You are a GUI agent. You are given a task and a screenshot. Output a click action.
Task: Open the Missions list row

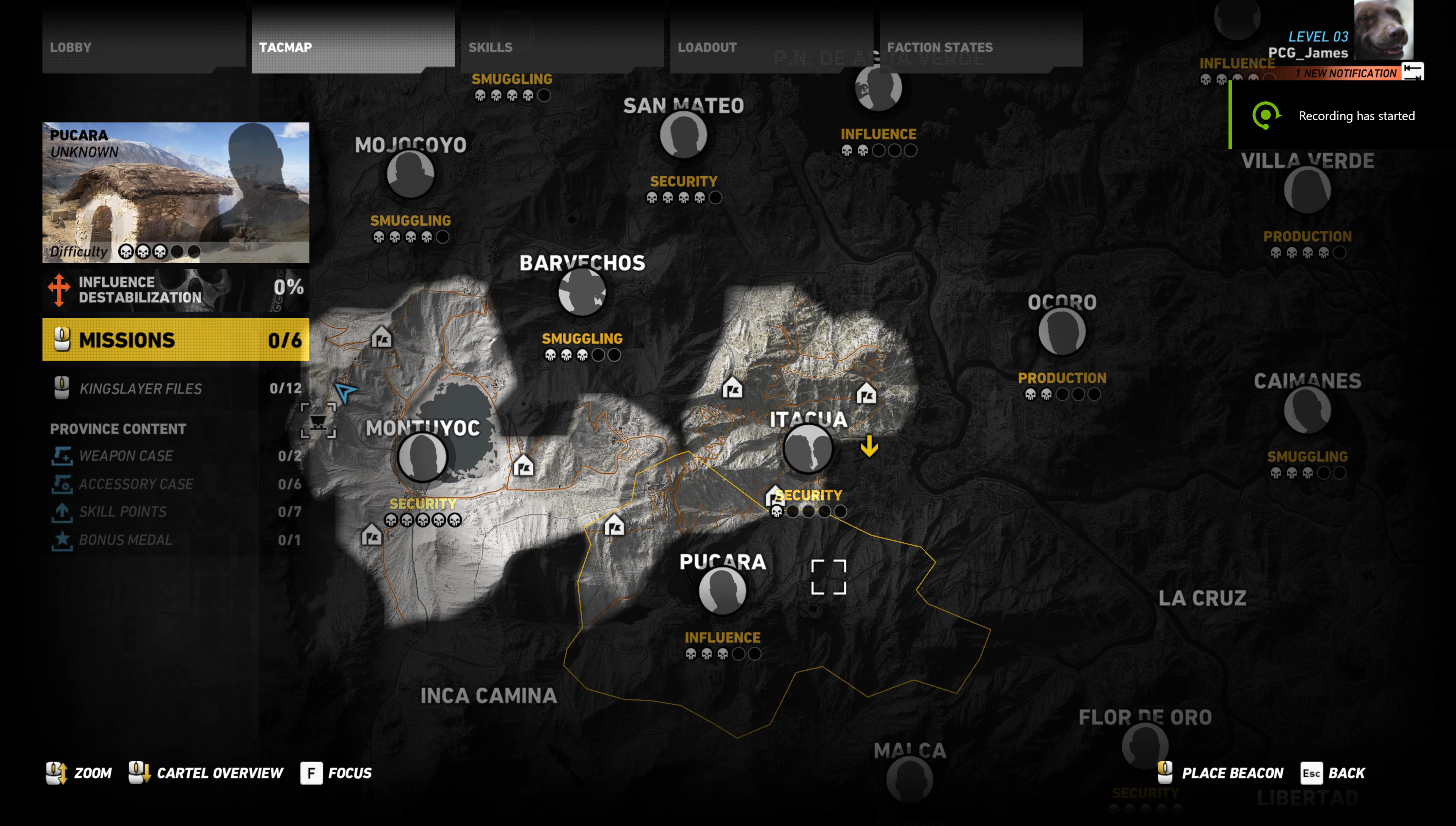[x=176, y=340]
